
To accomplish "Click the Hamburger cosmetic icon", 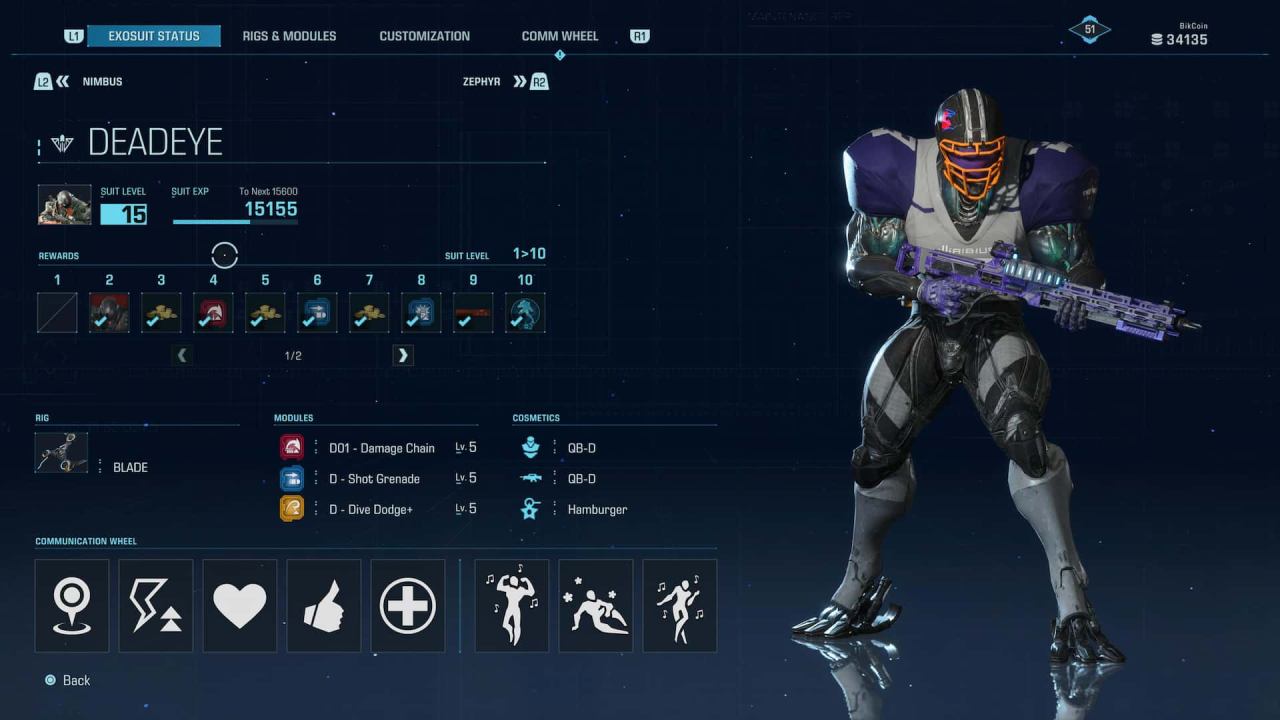I will [530, 509].
